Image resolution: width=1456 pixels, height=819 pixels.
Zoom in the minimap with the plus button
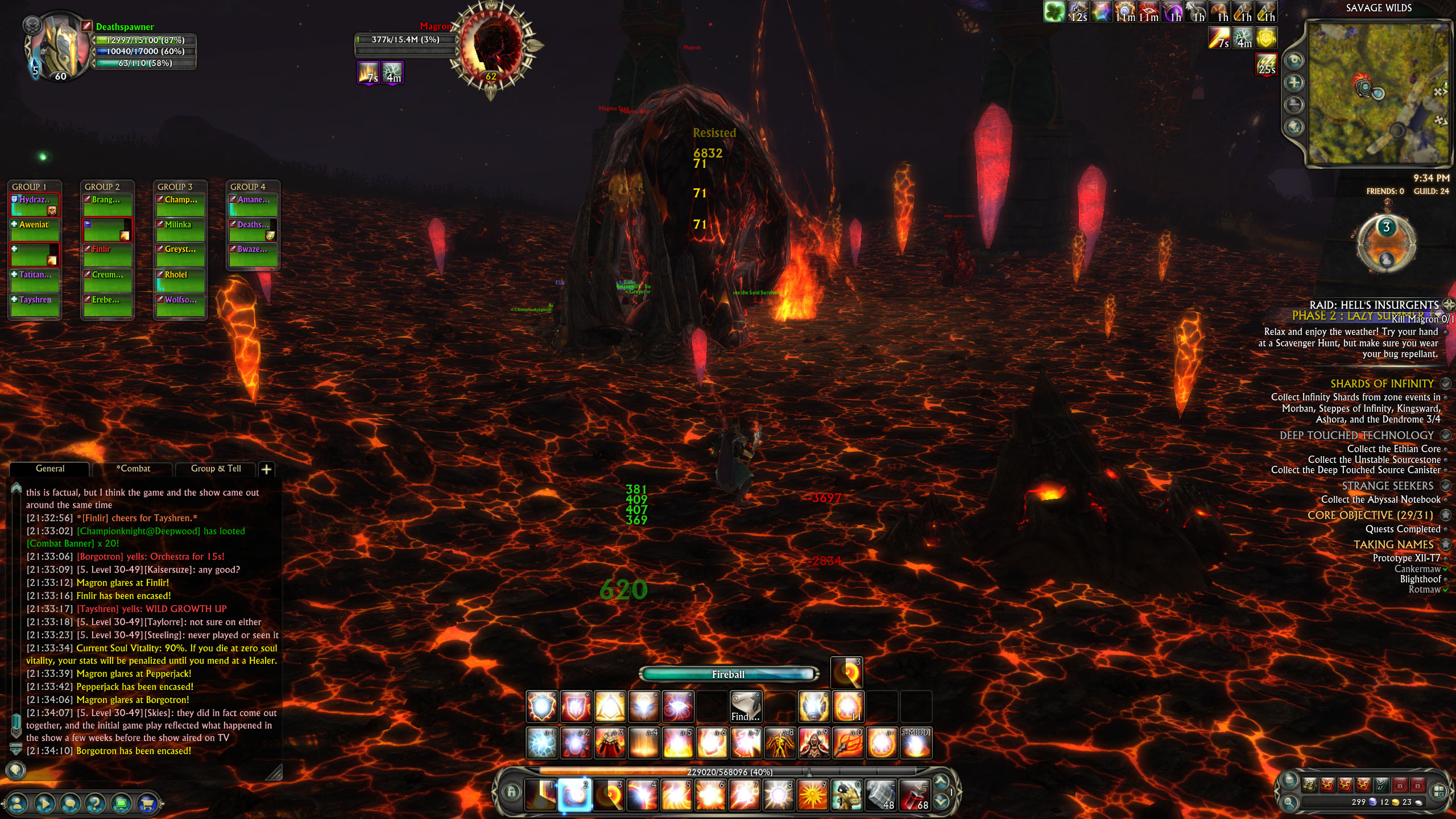pyautogui.click(x=1293, y=82)
